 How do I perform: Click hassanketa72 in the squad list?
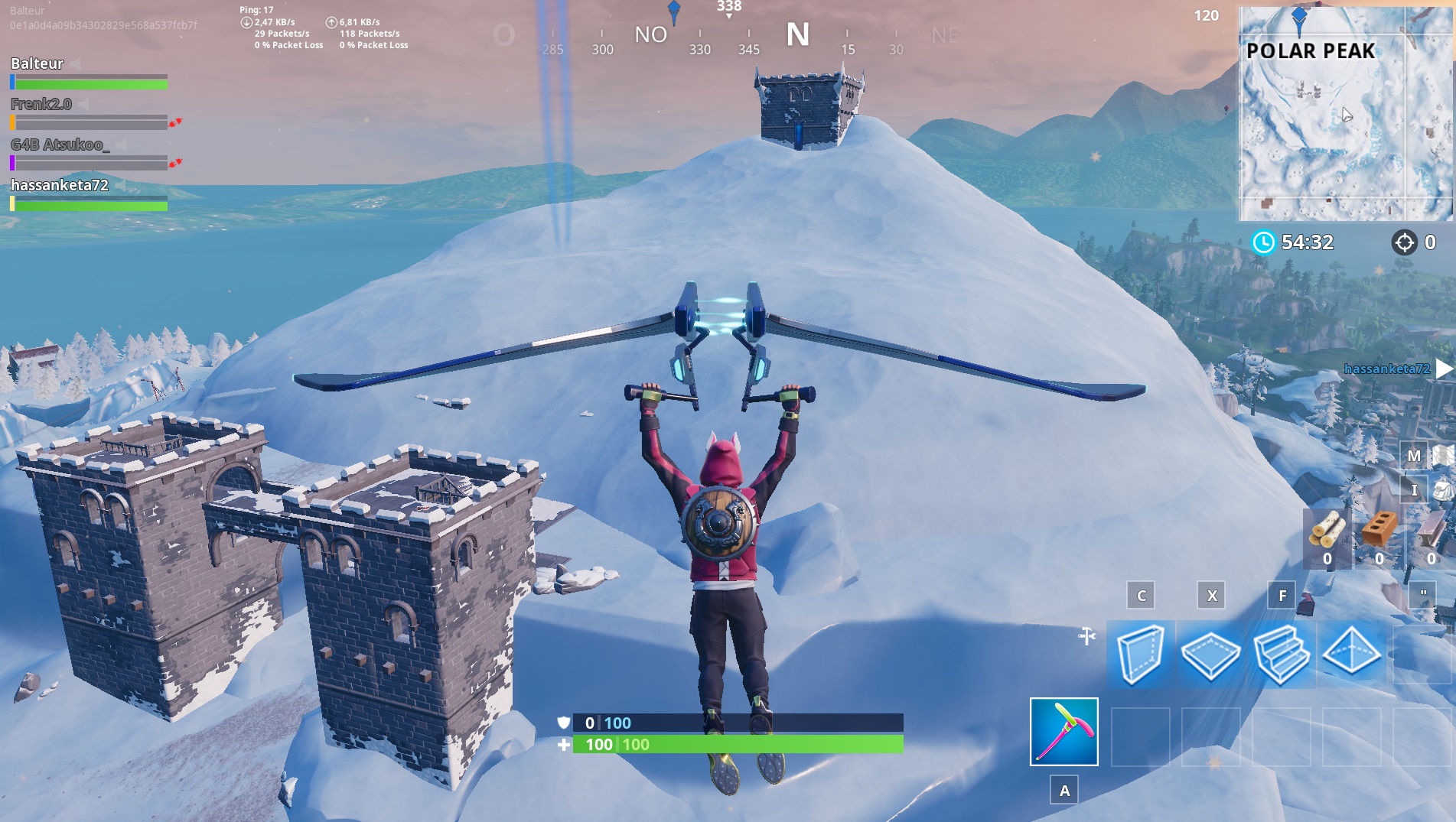[x=59, y=184]
